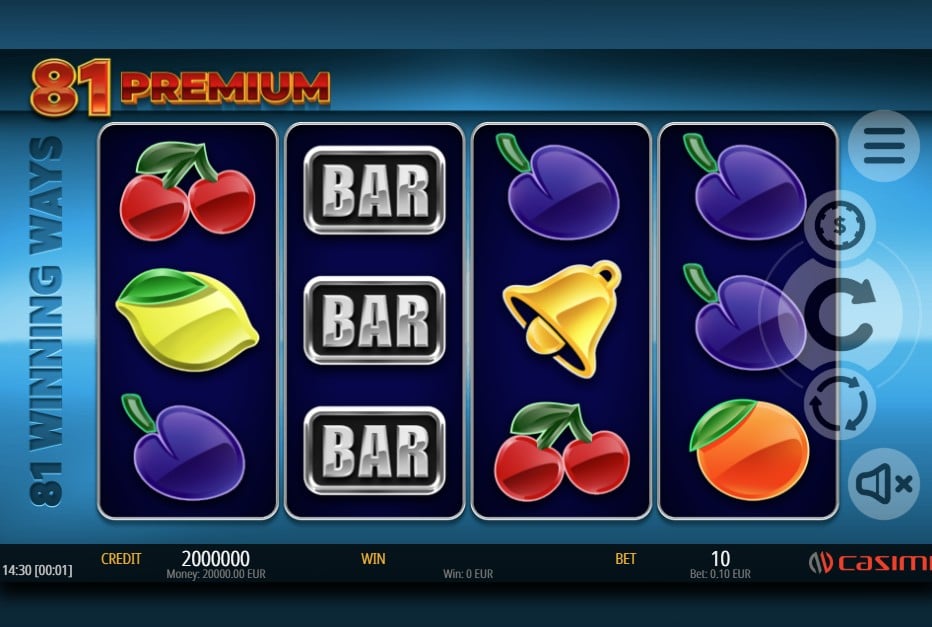
Task: Open the hamburger menu
Action: (884, 146)
